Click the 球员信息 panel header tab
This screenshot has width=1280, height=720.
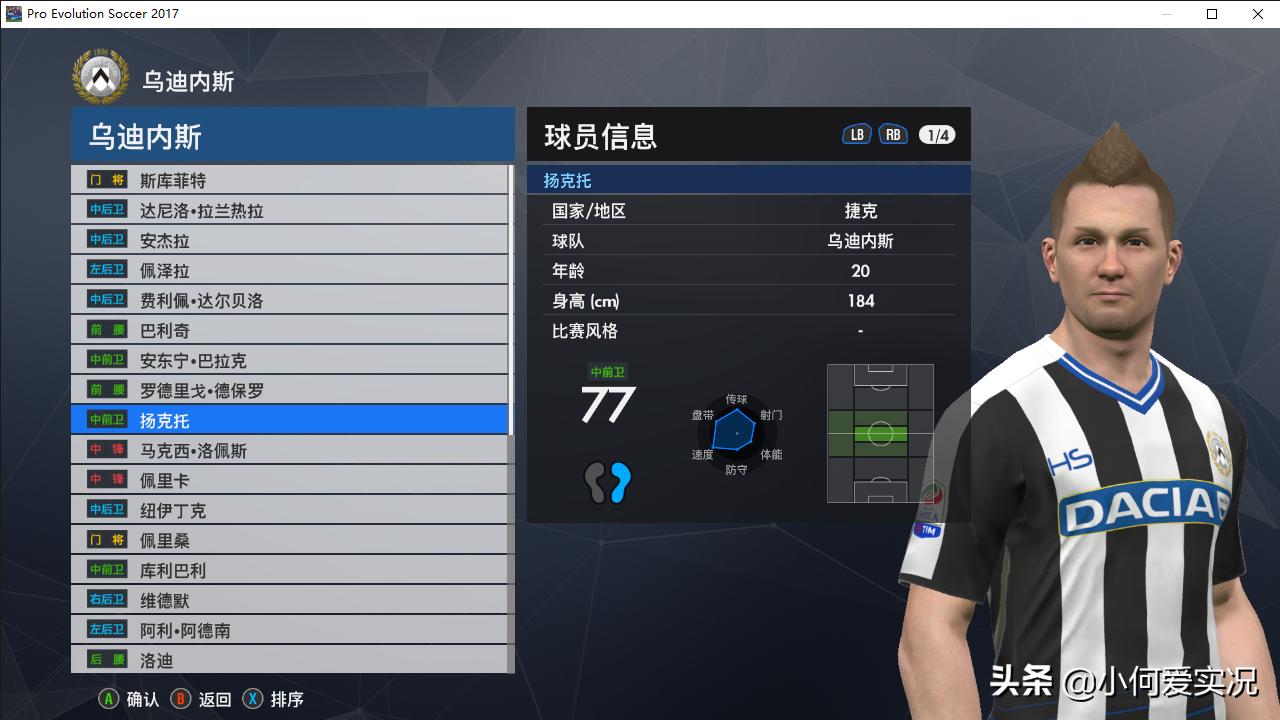(601, 136)
